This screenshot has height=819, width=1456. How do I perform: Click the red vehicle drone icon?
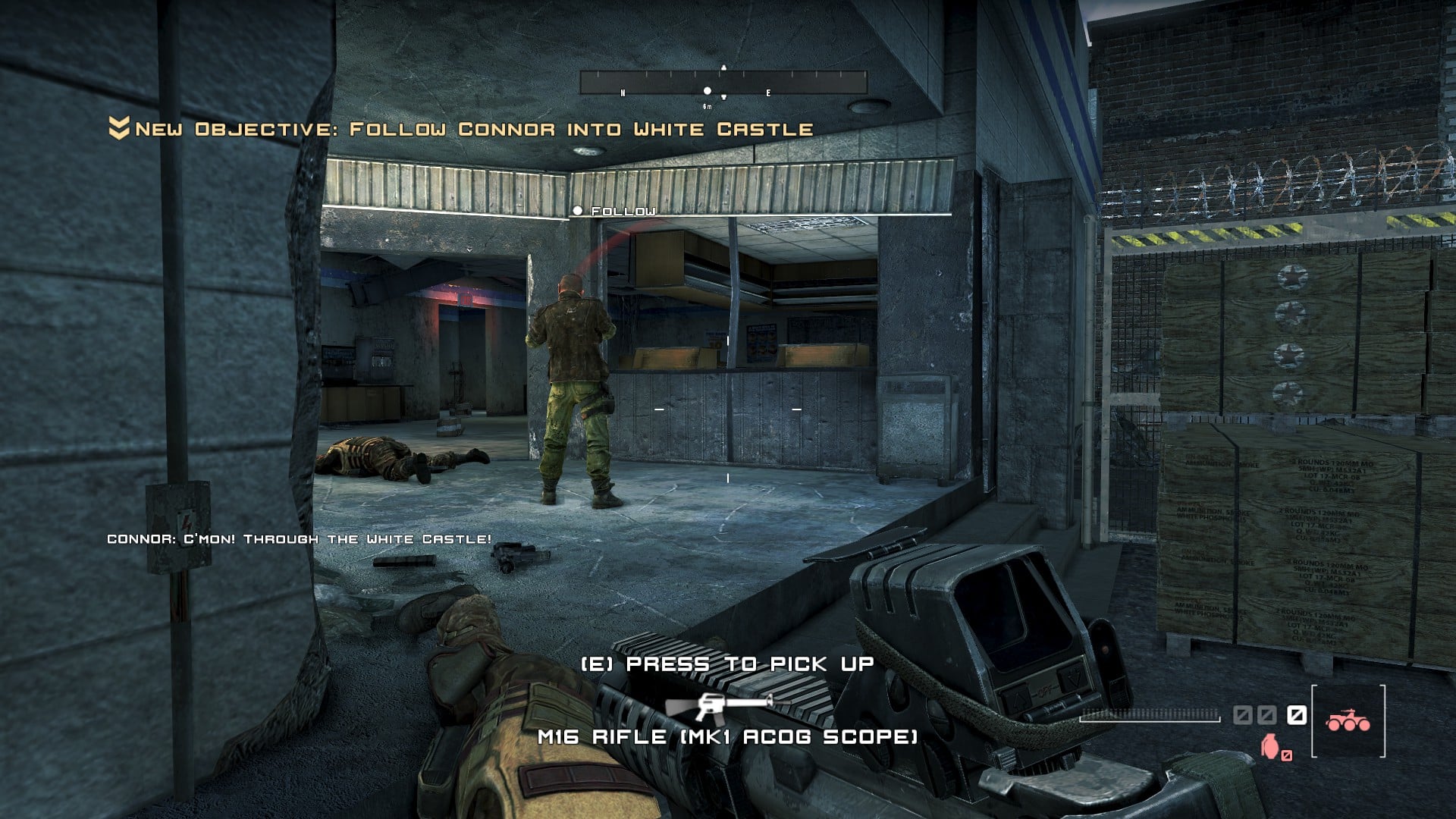click(1348, 720)
